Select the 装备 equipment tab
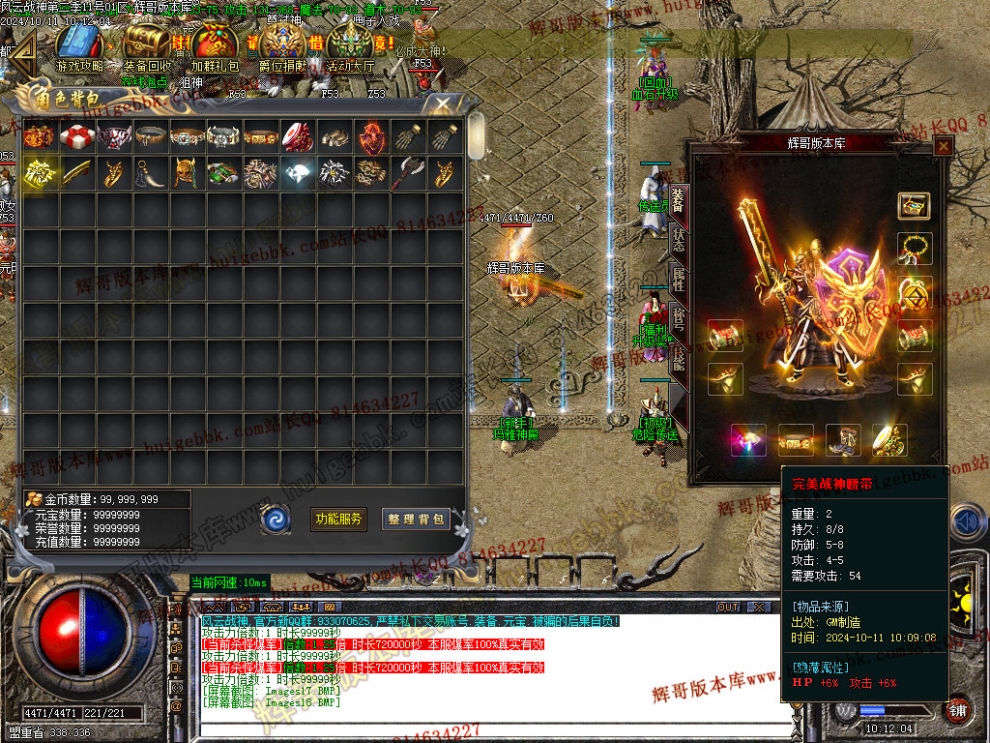This screenshot has height=743, width=990. 678,200
